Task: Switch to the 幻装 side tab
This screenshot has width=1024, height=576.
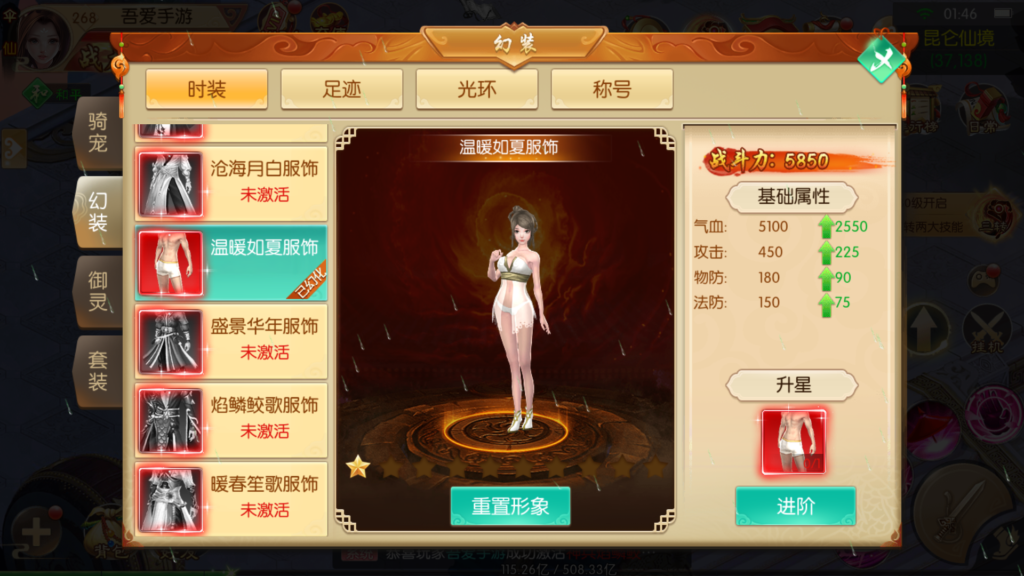Action: [x=98, y=212]
